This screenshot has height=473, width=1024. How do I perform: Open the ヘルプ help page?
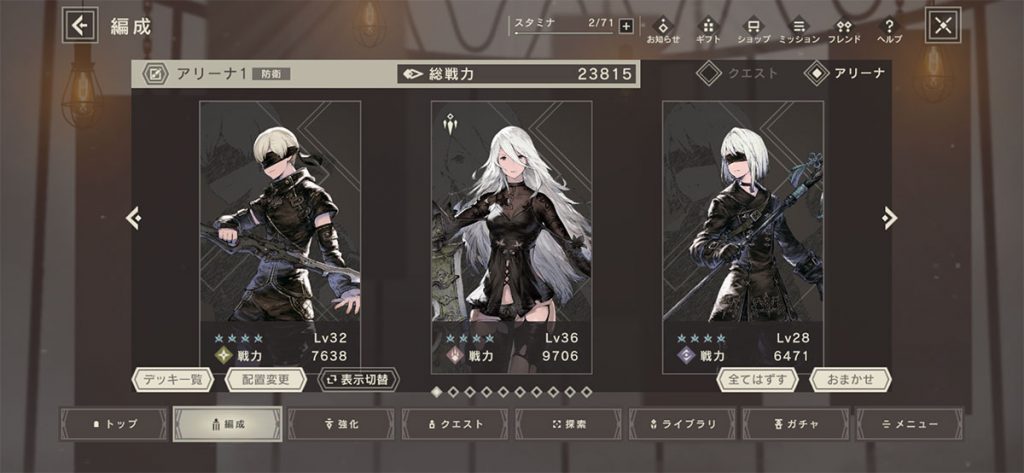889,28
